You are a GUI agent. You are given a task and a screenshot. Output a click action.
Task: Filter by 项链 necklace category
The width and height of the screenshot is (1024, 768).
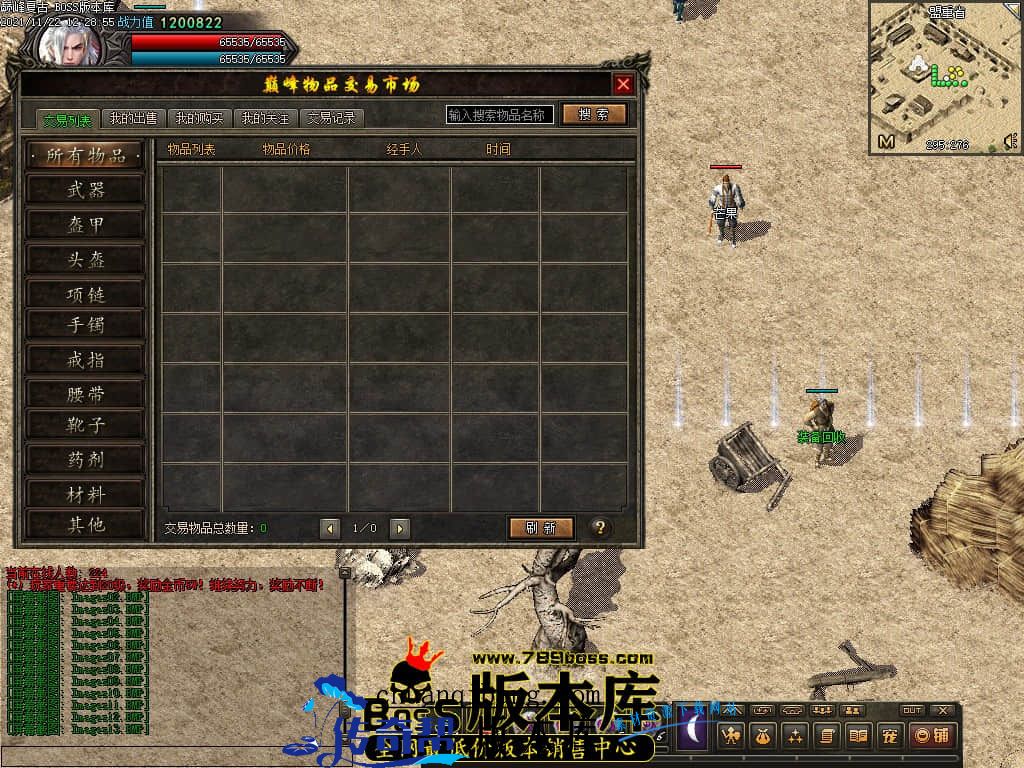point(86,294)
